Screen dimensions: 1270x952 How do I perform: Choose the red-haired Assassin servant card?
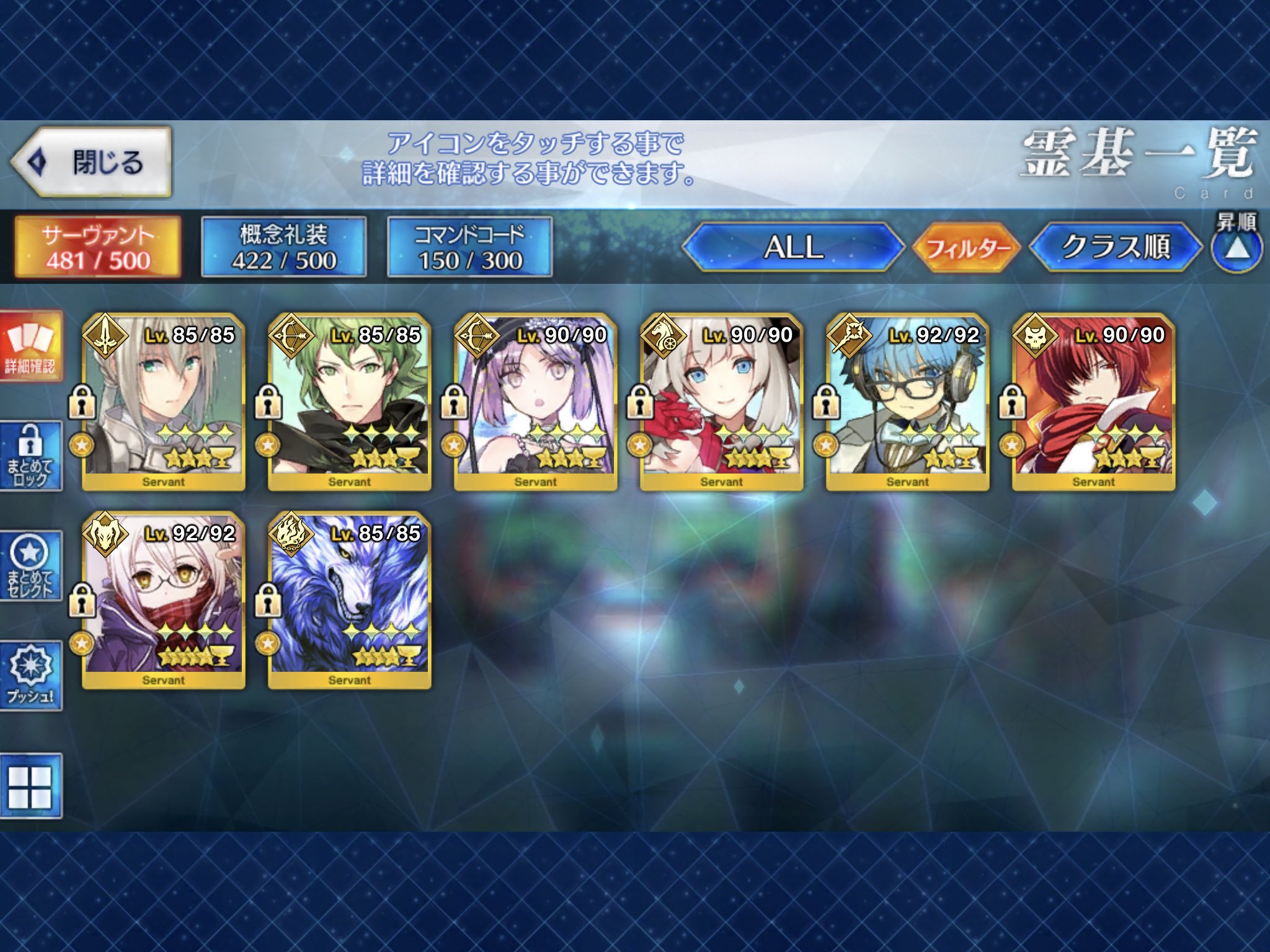tap(1093, 402)
